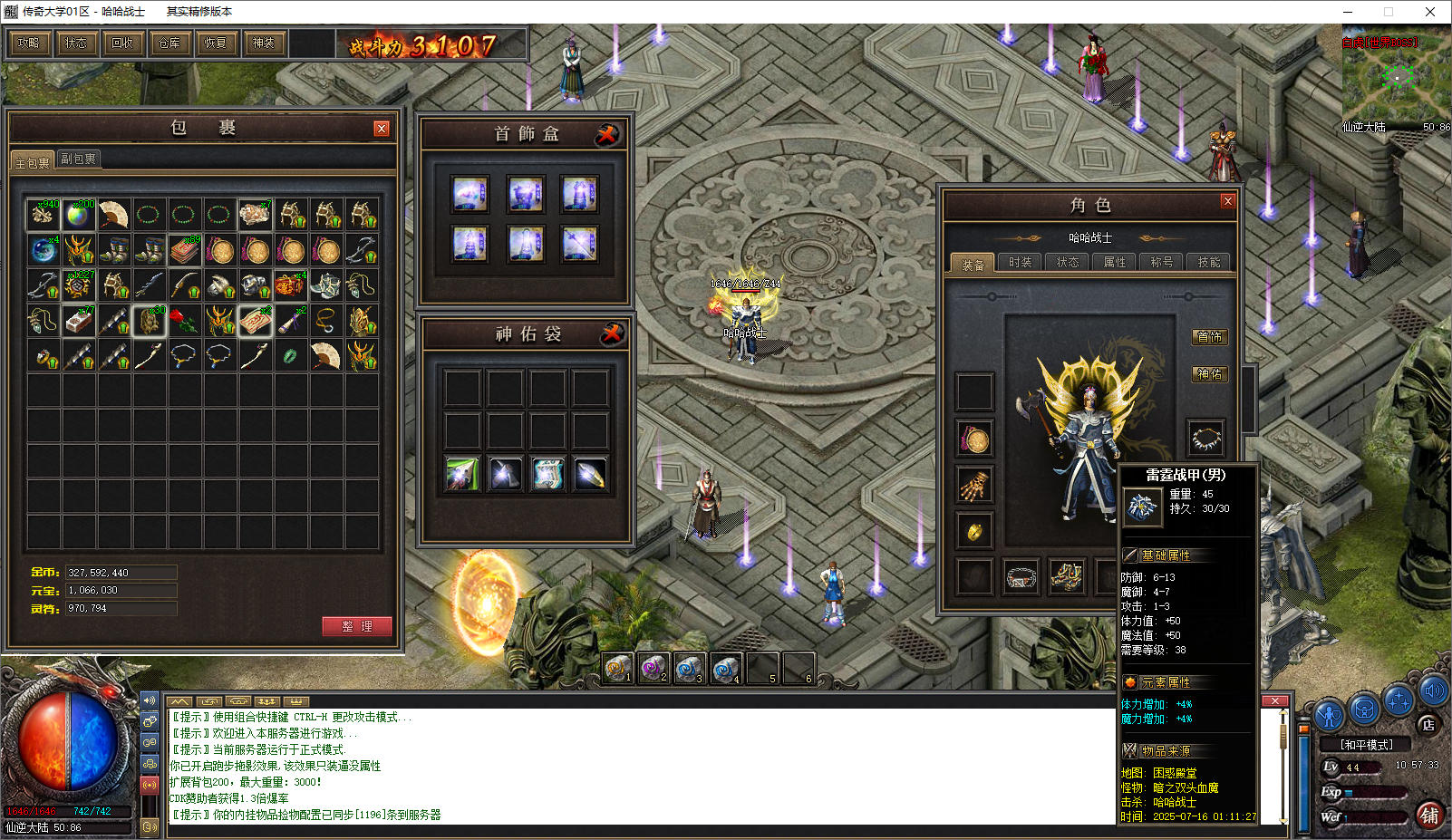Screen dimensions: 1452x840
Task: Click the 神佑 blessing button in the character panel
Action: pos(1209,373)
